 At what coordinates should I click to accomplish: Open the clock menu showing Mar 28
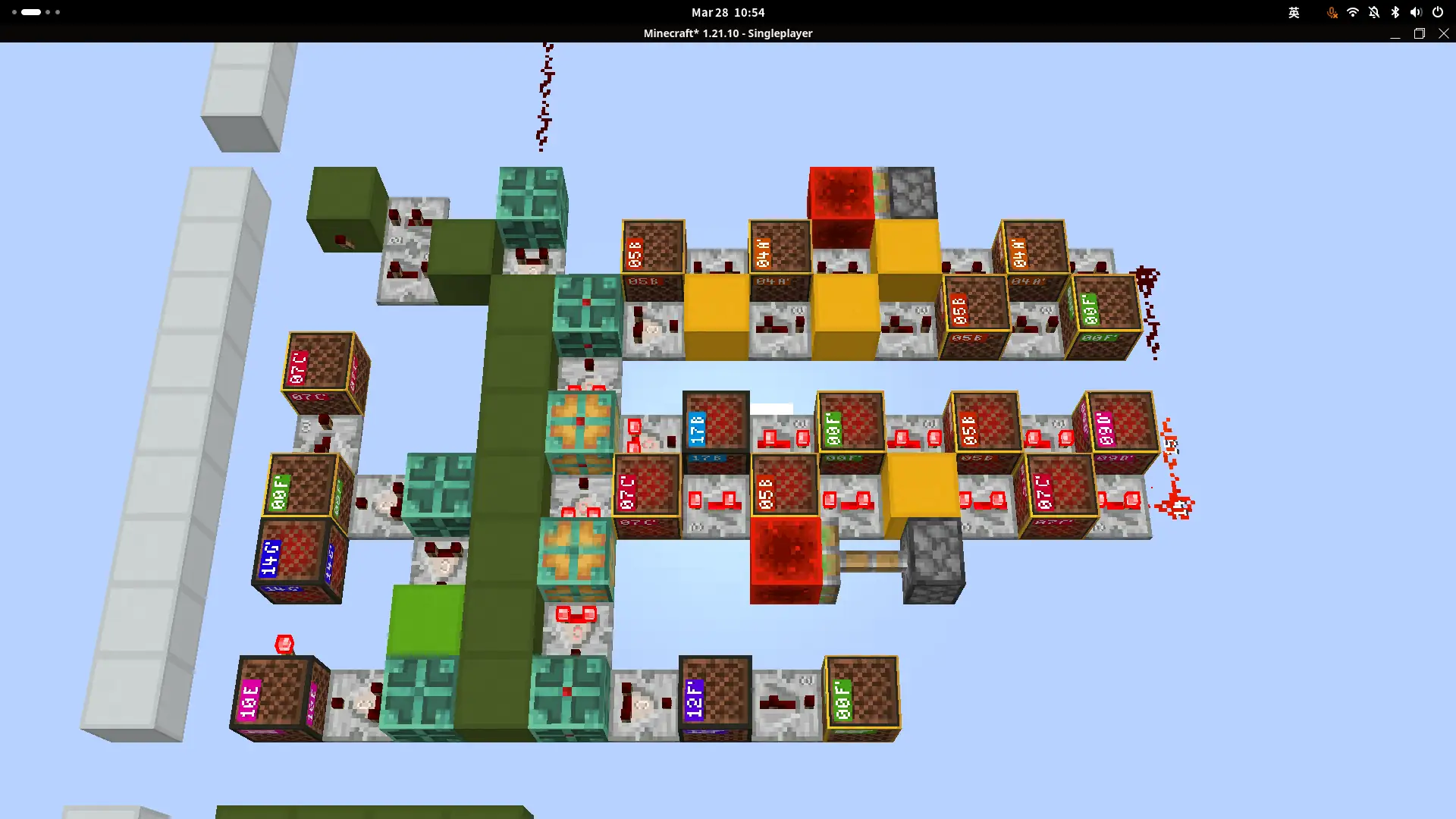tap(726, 12)
